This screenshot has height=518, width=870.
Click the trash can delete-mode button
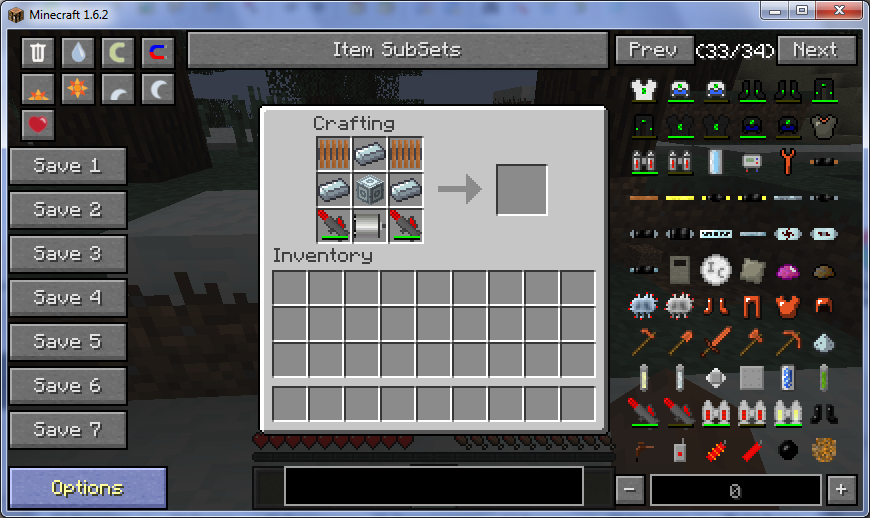pyautogui.click(x=38, y=53)
